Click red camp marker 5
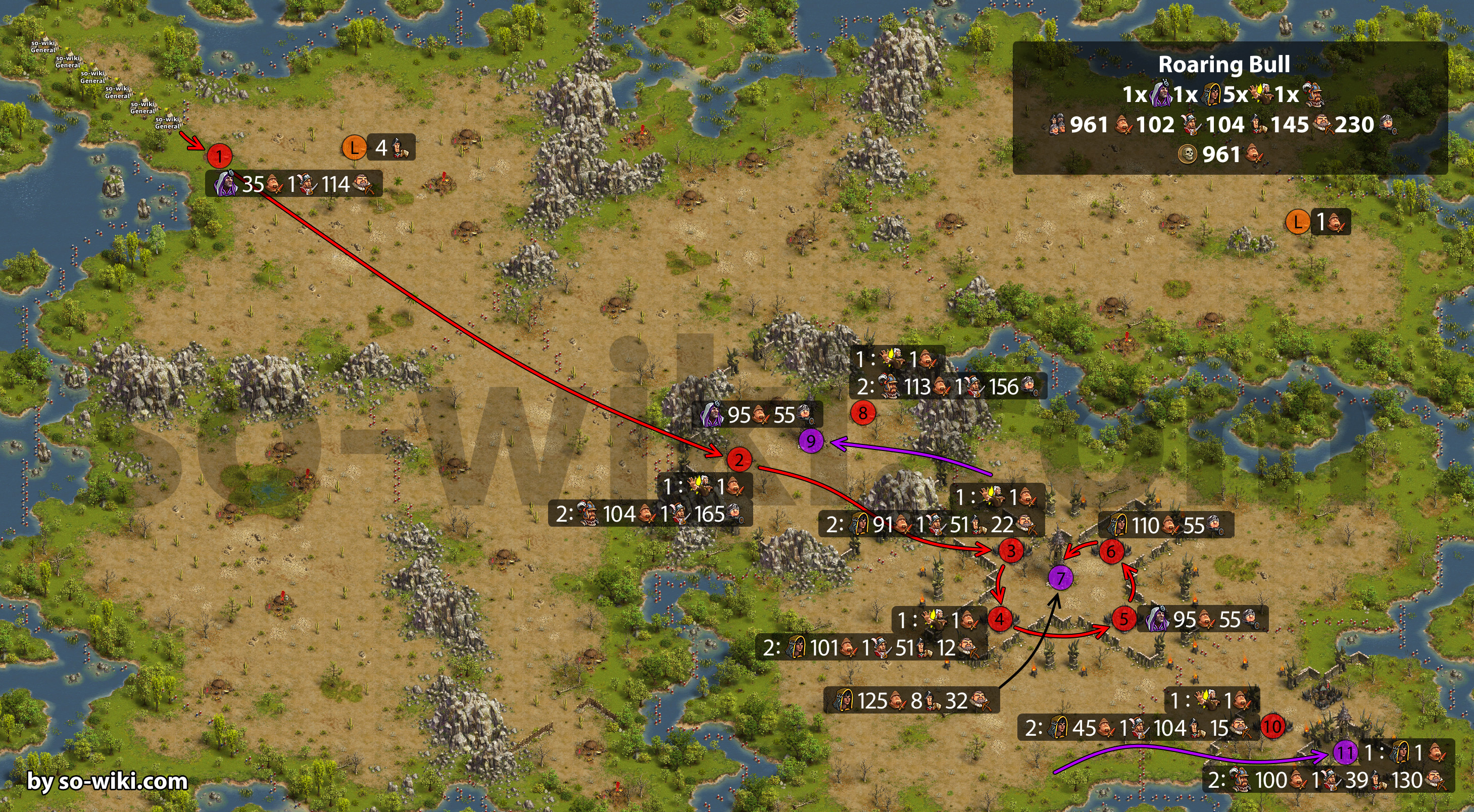The height and width of the screenshot is (812, 1474). point(1124,619)
